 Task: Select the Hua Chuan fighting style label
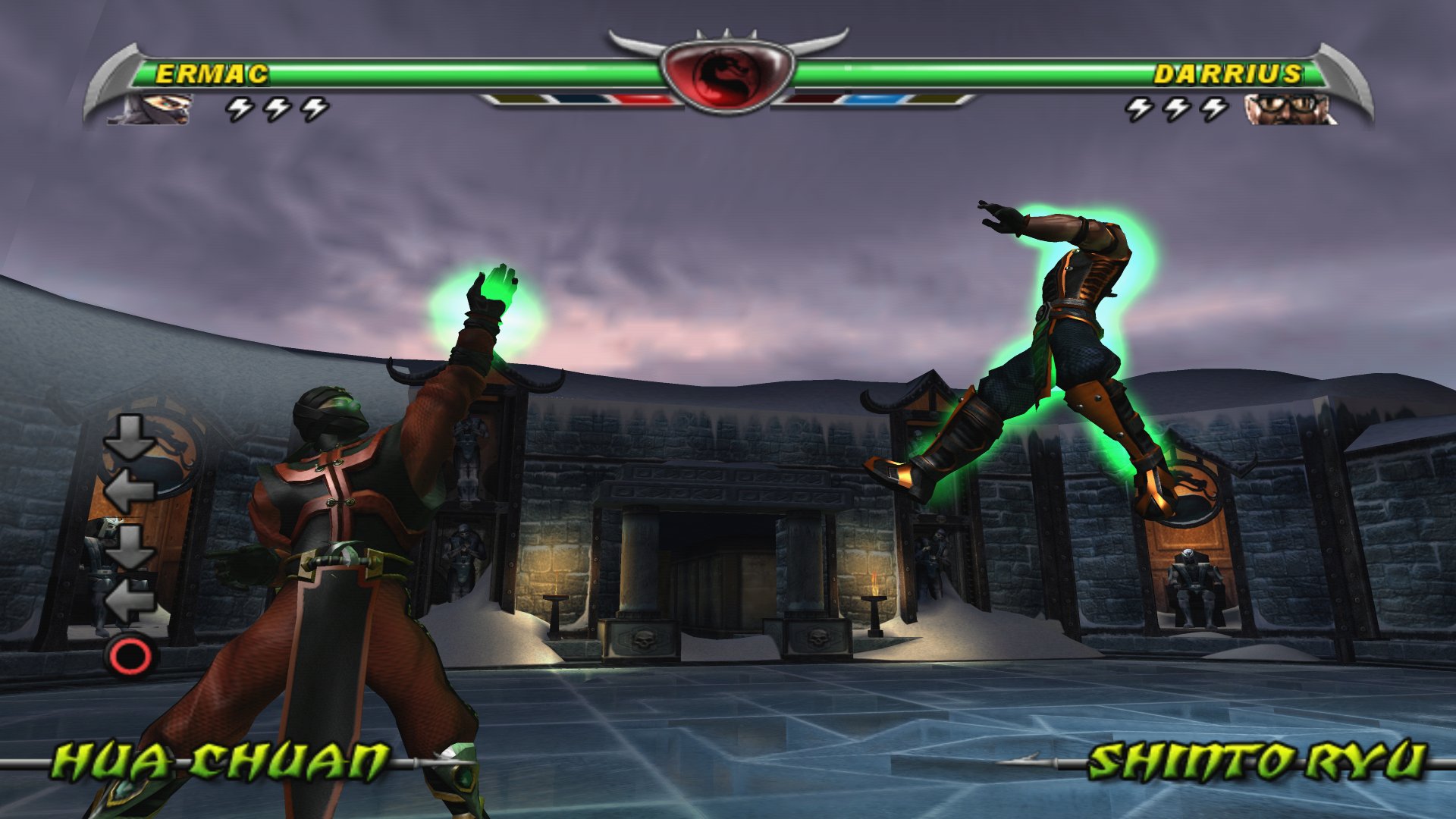click(220, 761)
